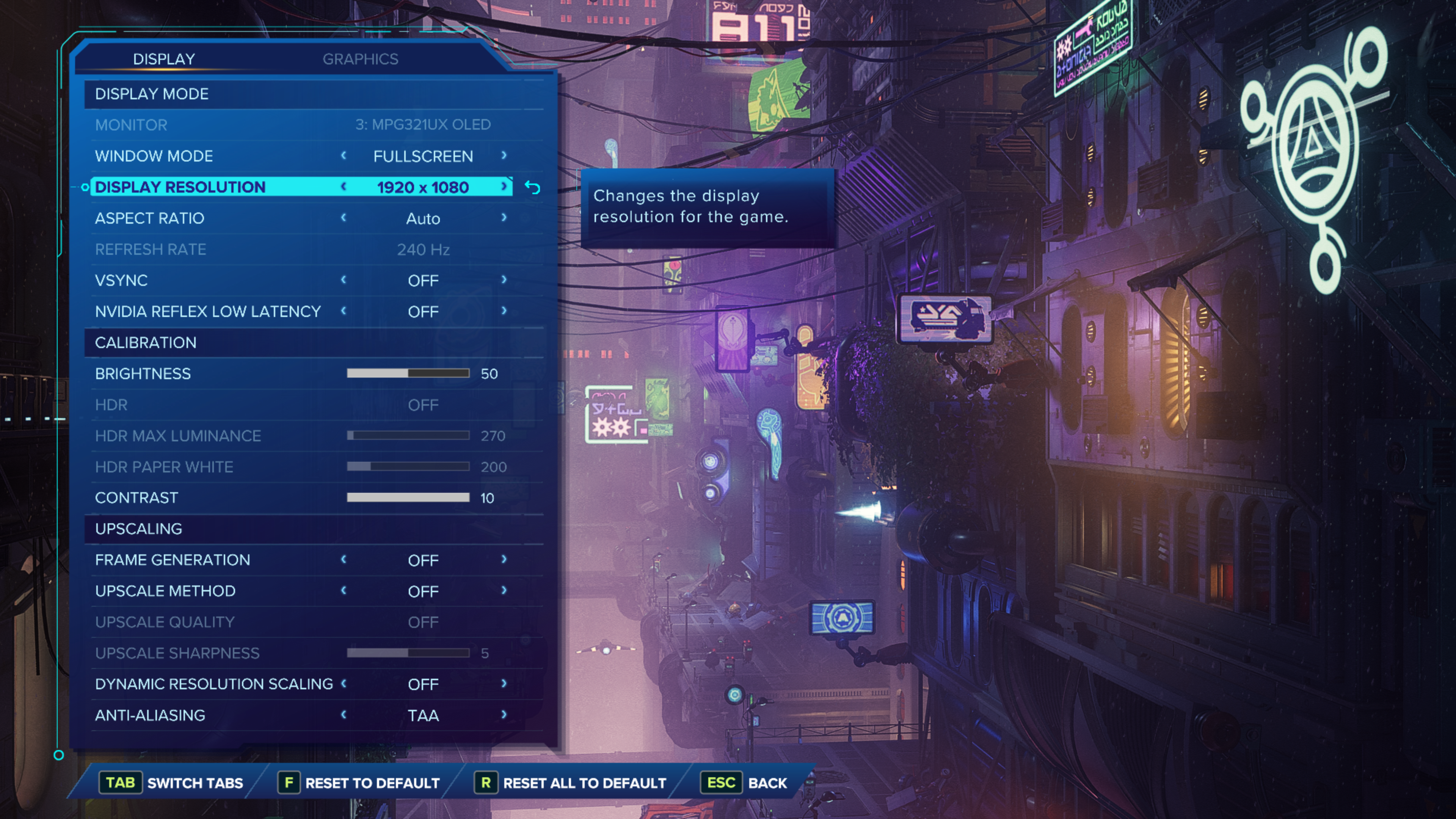Click the left arrow for NVIDIA Reflex Low Latency

pyautogui.click(x=344, y=311)
